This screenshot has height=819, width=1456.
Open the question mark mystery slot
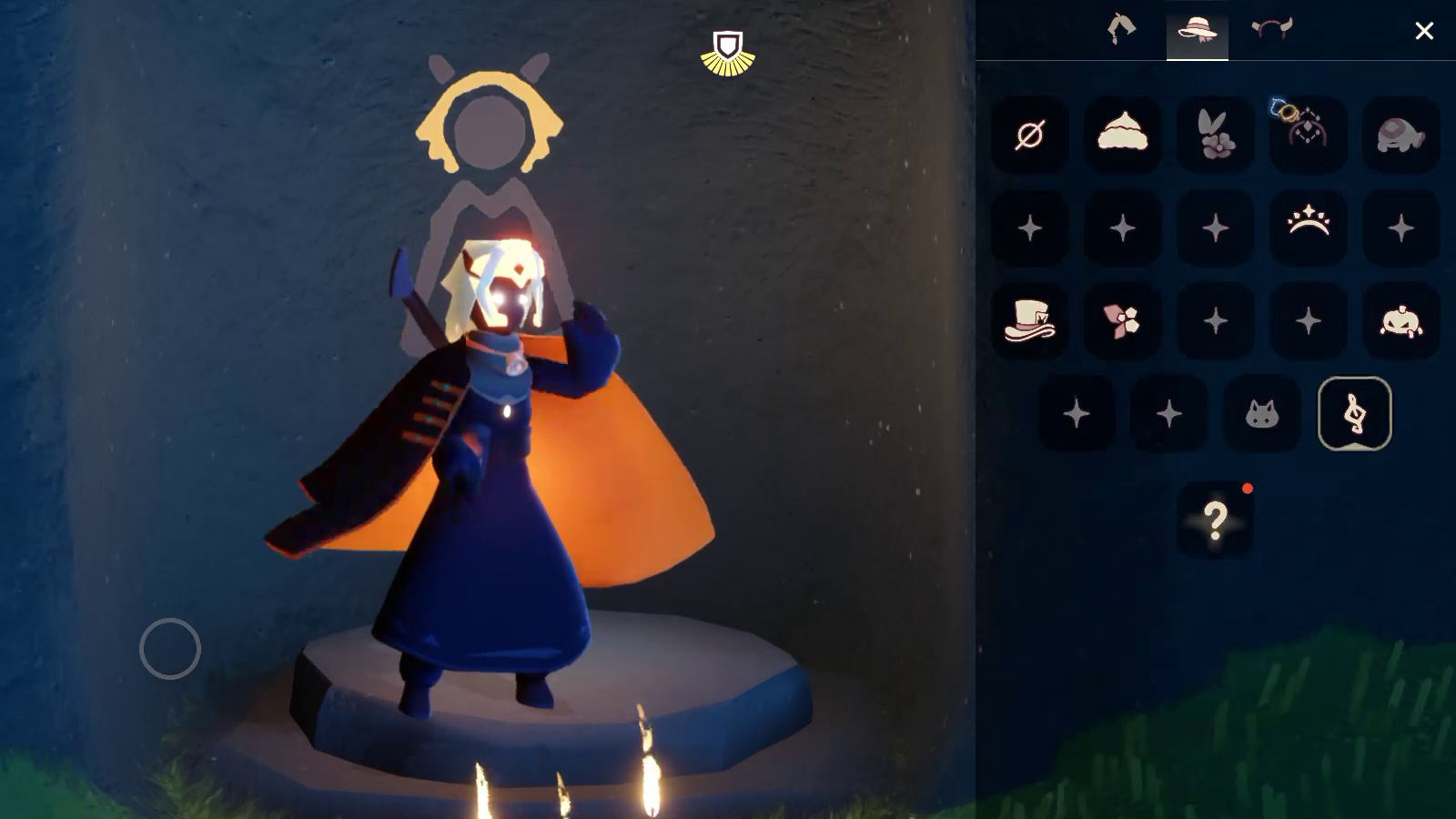1215,520
